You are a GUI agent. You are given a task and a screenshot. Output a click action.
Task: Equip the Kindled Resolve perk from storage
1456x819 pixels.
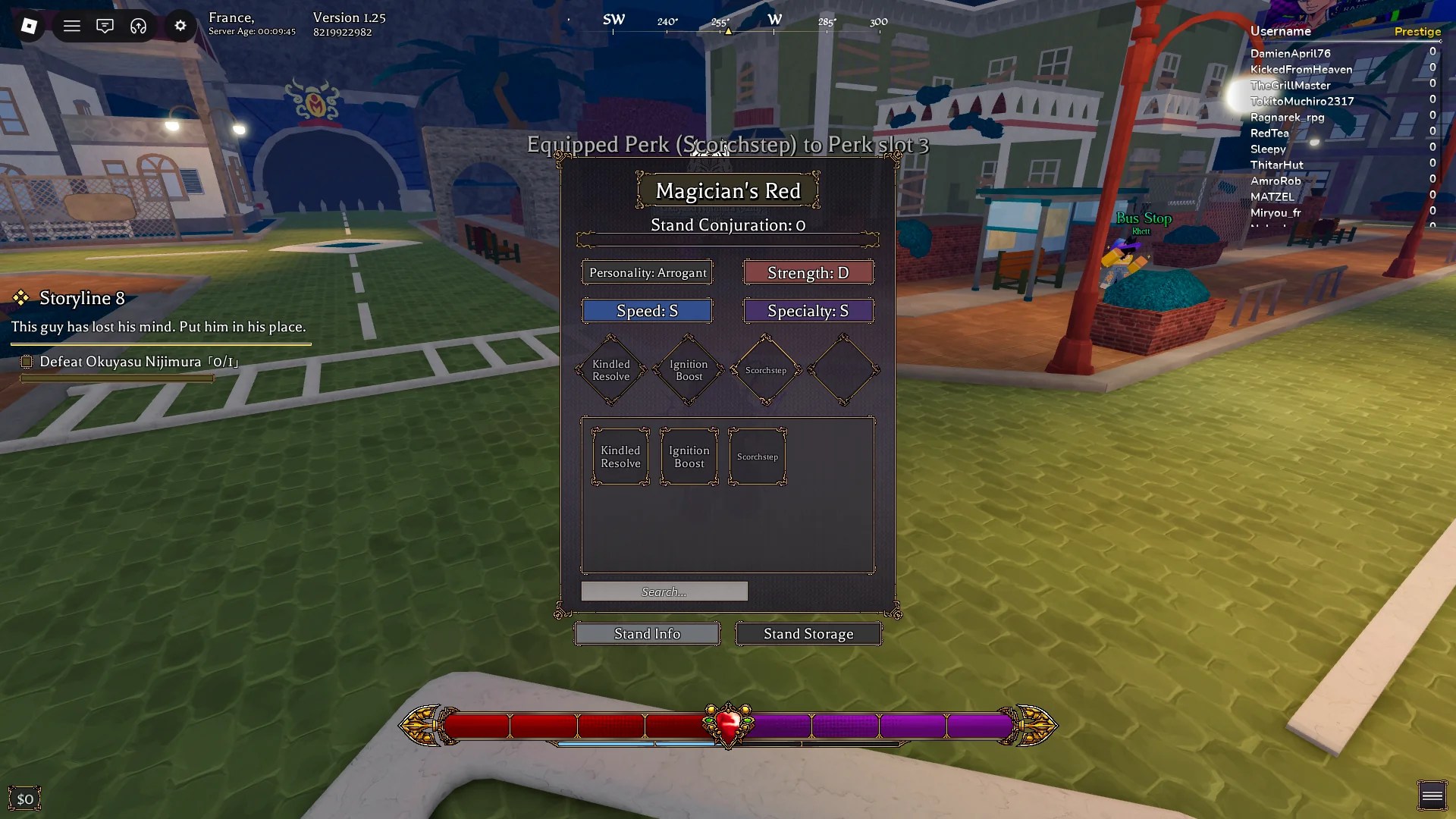coord(620,456)
